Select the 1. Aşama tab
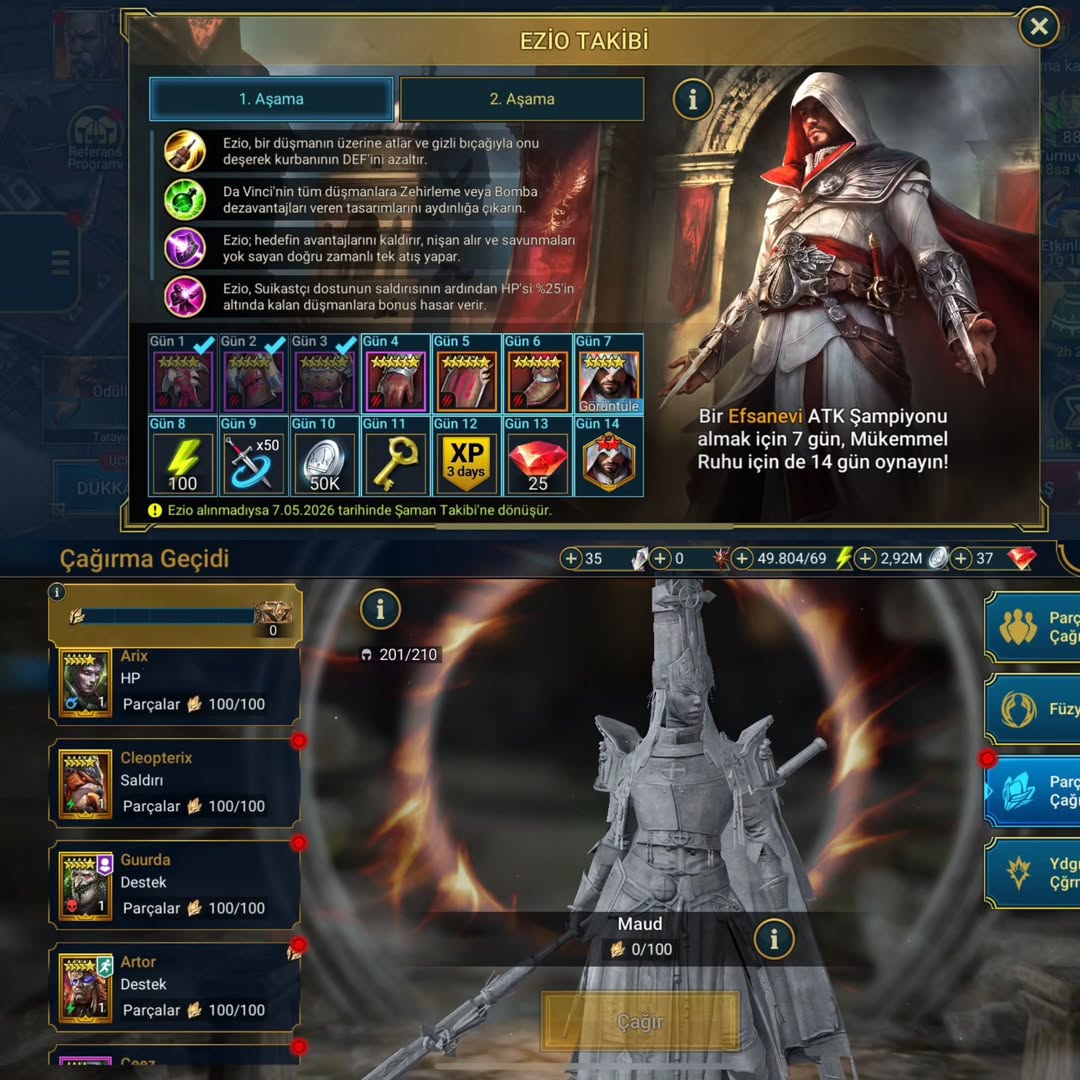This screenshot has width=1080, height=1080. pyautogui.click(x=271, y=99)
